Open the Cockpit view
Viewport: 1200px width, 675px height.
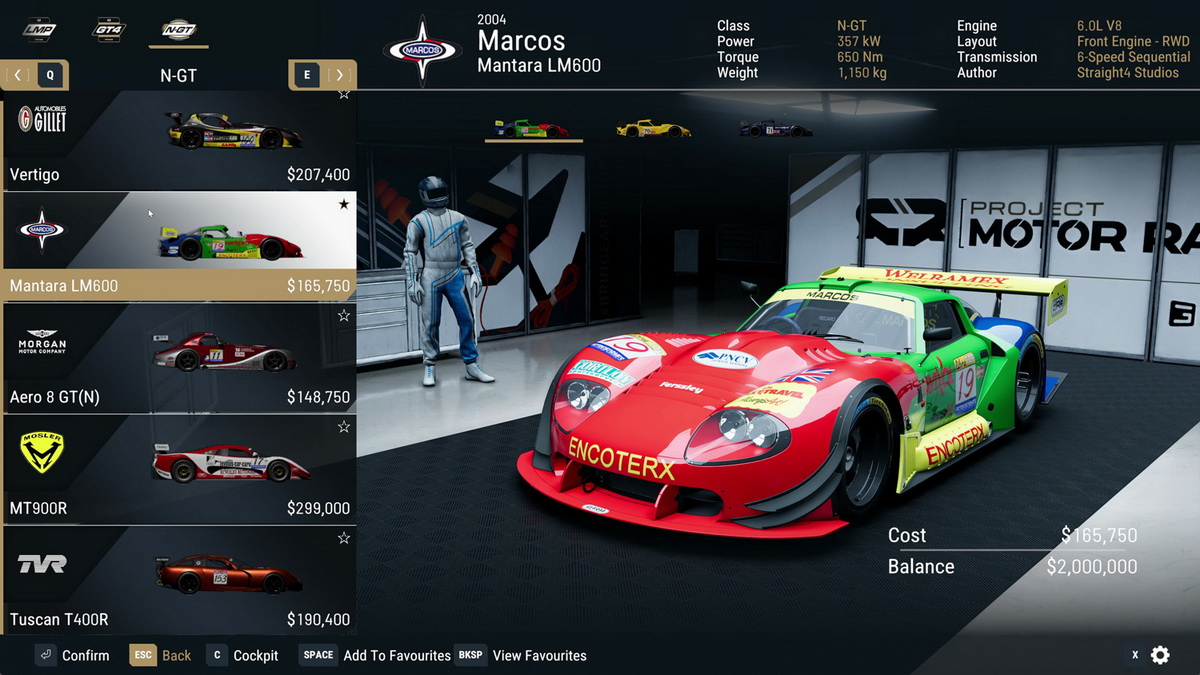(x=243, y=655)
